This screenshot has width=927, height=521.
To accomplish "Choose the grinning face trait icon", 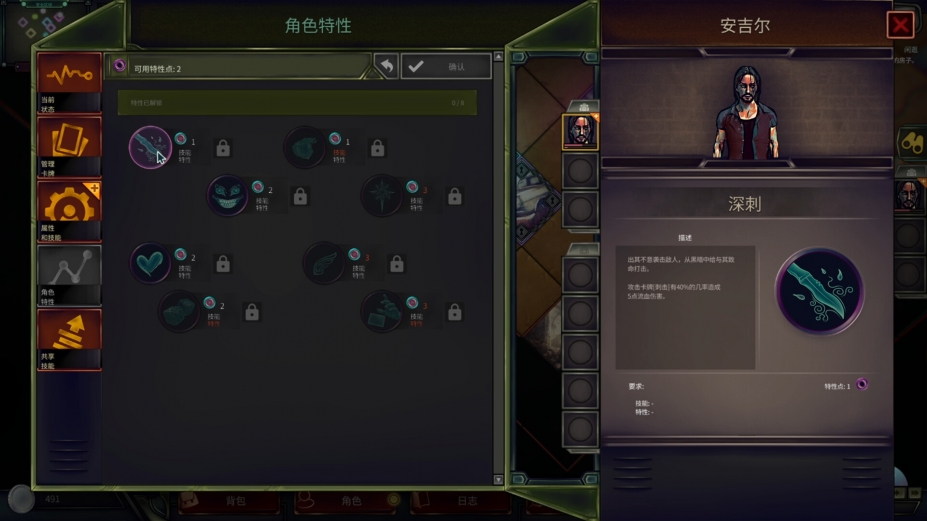I will tap(227, 196).
